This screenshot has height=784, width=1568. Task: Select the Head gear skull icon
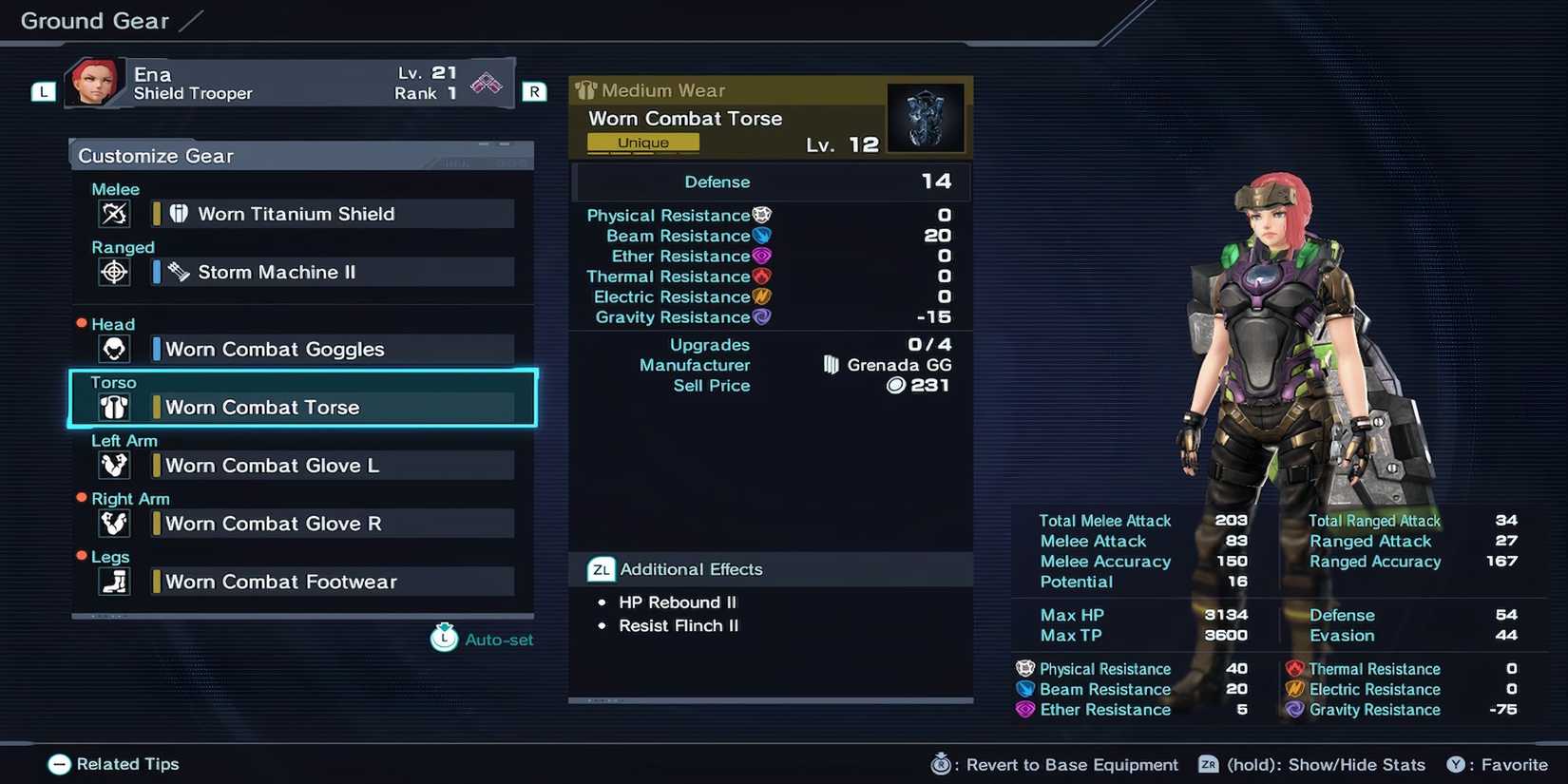(114, 349)
